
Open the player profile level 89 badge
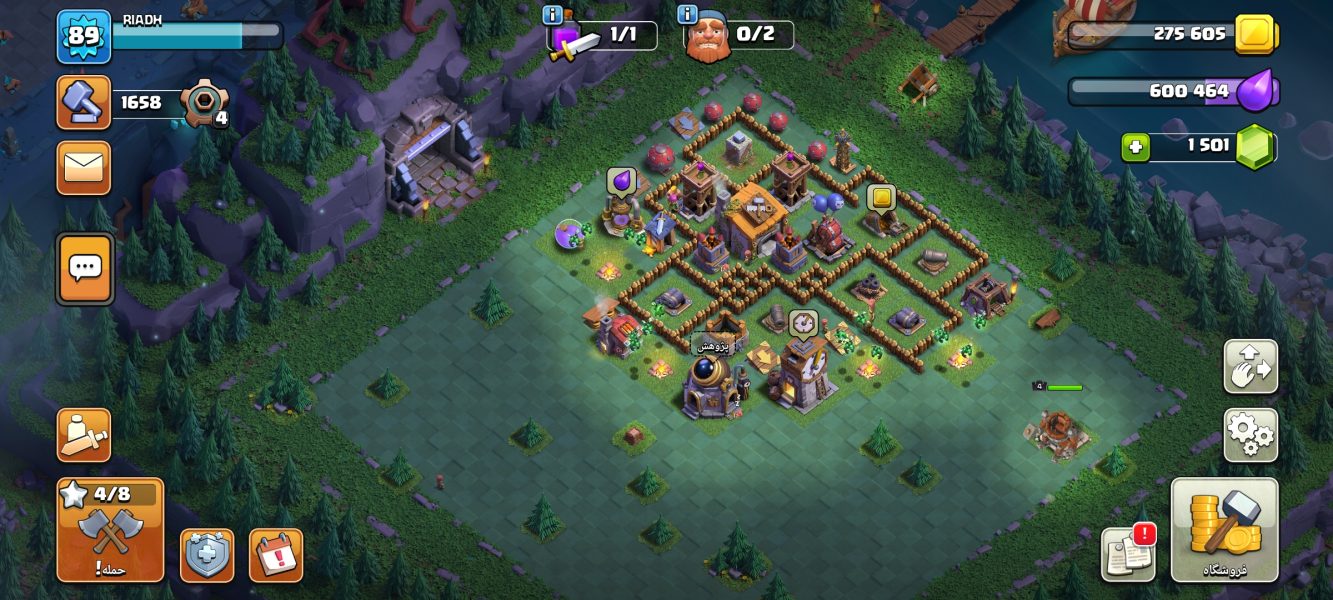pos(84,36)
